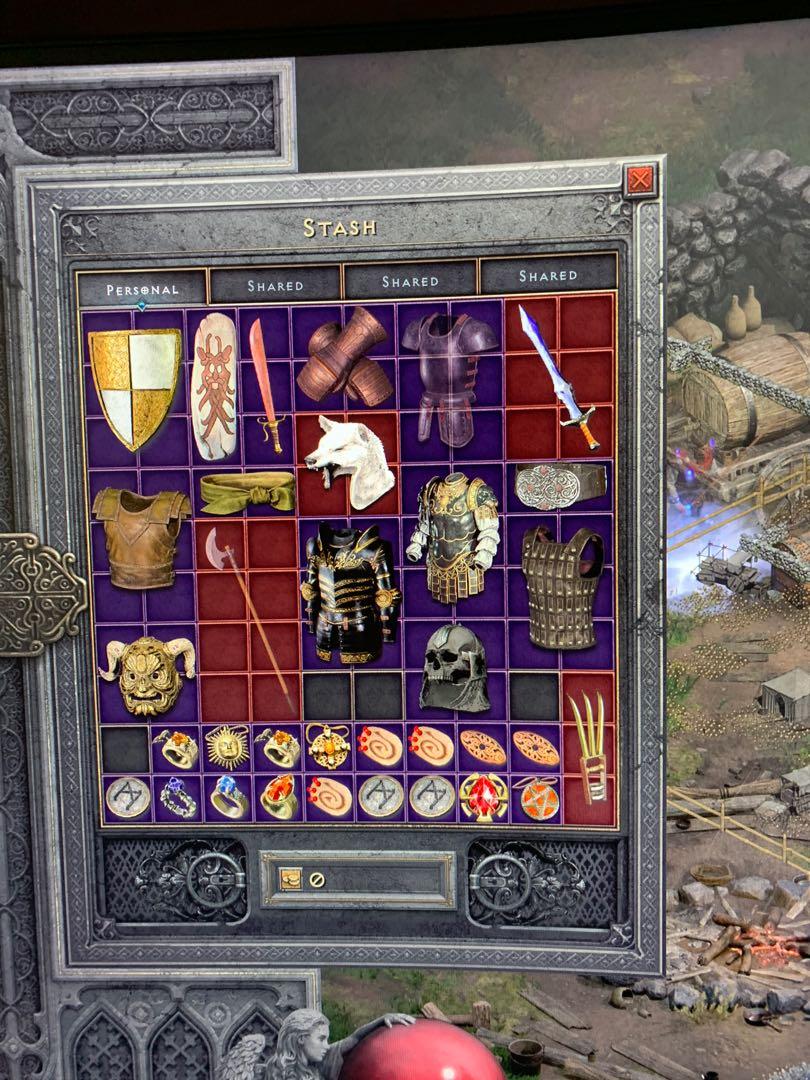Select the golden sun amulet
Screen dimensions: 810x1080
227,747
